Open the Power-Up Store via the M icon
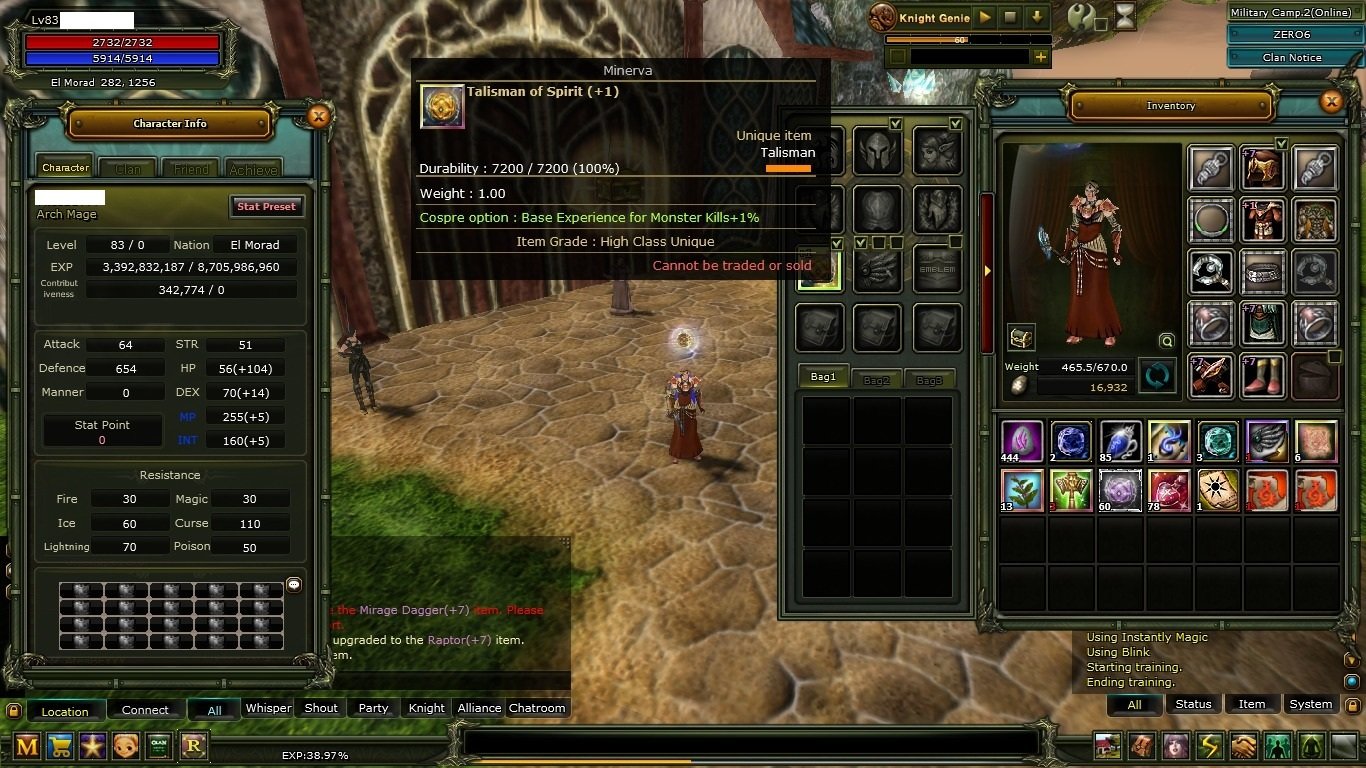The width and height of the screenshot is (1366, 768). coord(27,746)
